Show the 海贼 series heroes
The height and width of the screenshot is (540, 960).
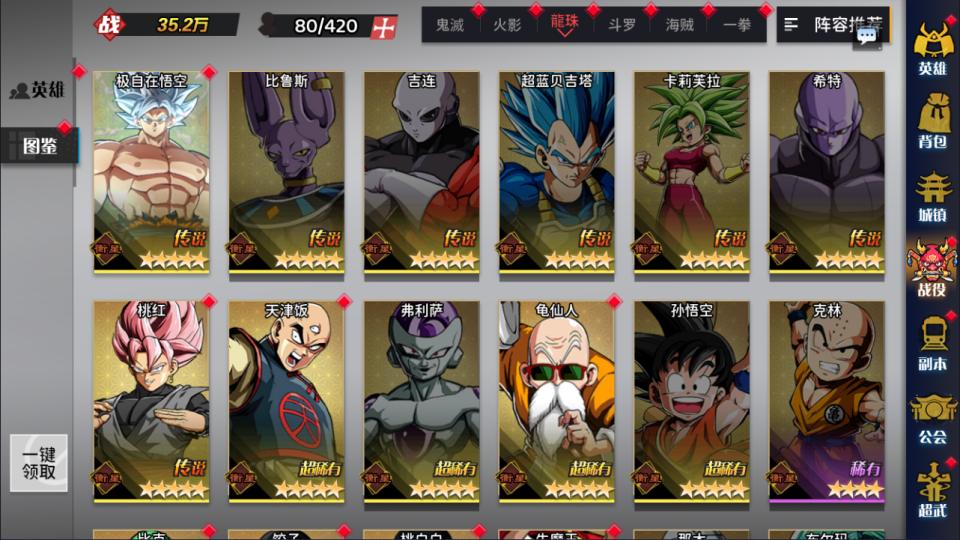point(680,25)
